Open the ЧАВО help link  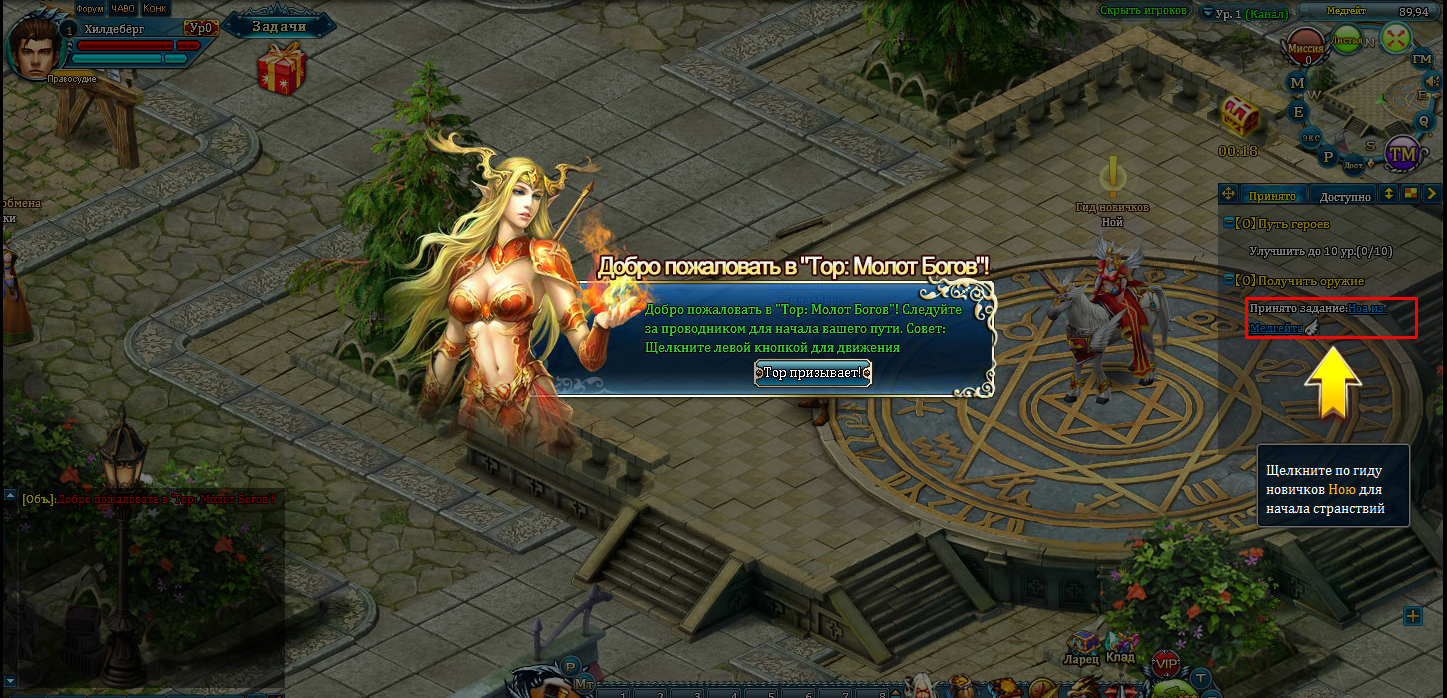click(x=123, y=8)
